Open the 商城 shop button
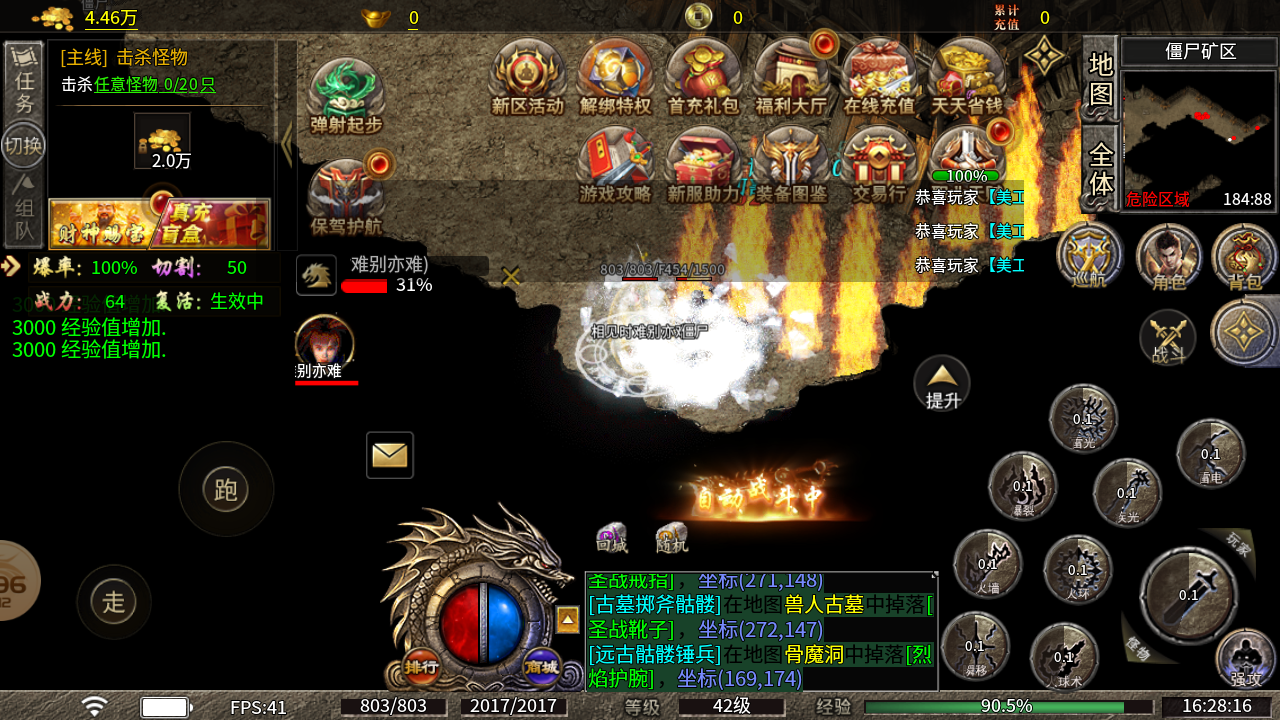This screenshot has width=1280, height=720. [541, 667]
